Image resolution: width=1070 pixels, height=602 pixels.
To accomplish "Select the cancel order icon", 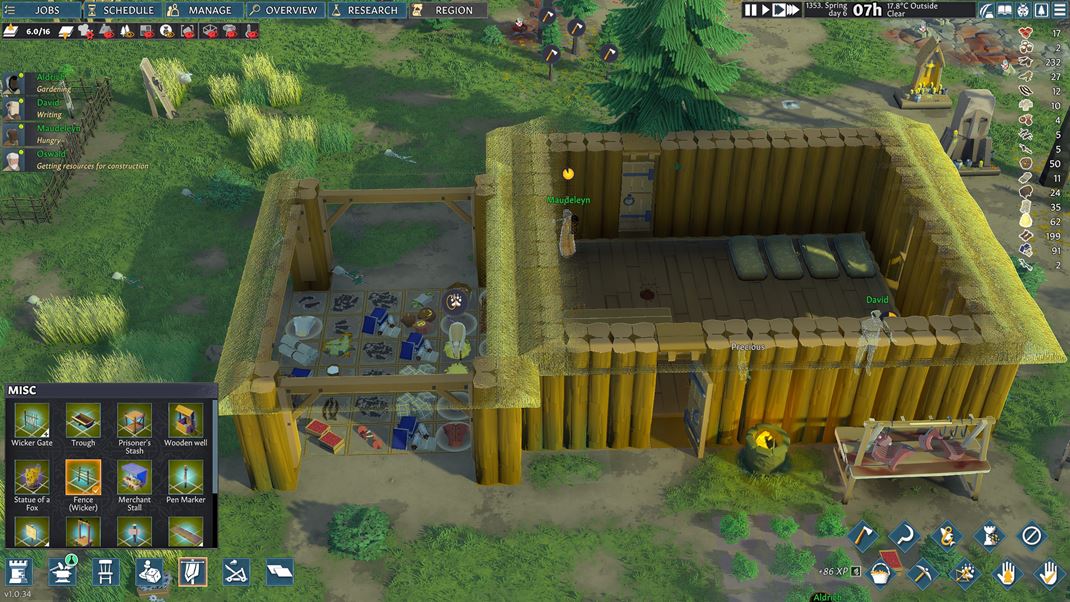I will [1031, 536].
